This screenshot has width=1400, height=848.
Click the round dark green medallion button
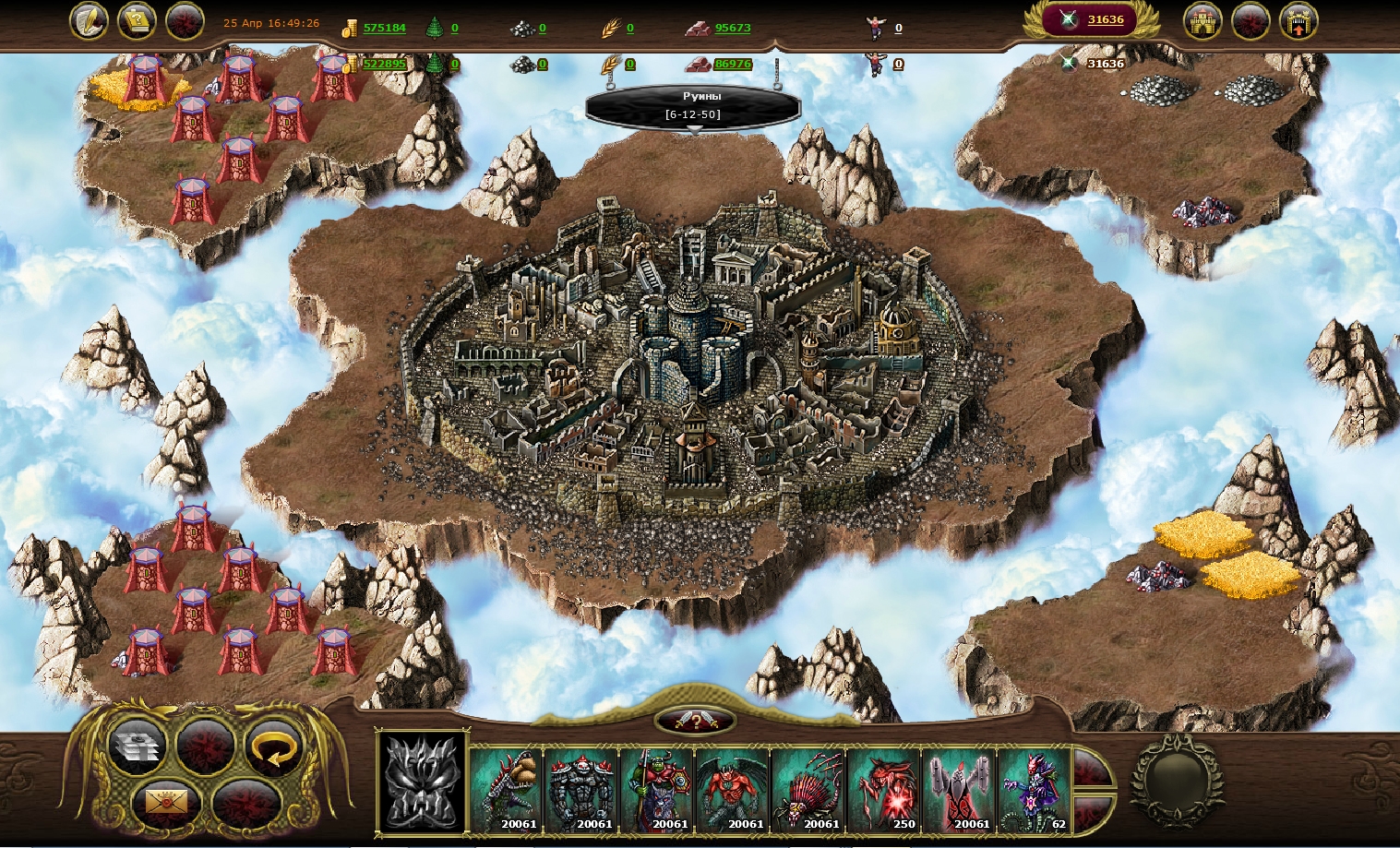click(1175, 780)
